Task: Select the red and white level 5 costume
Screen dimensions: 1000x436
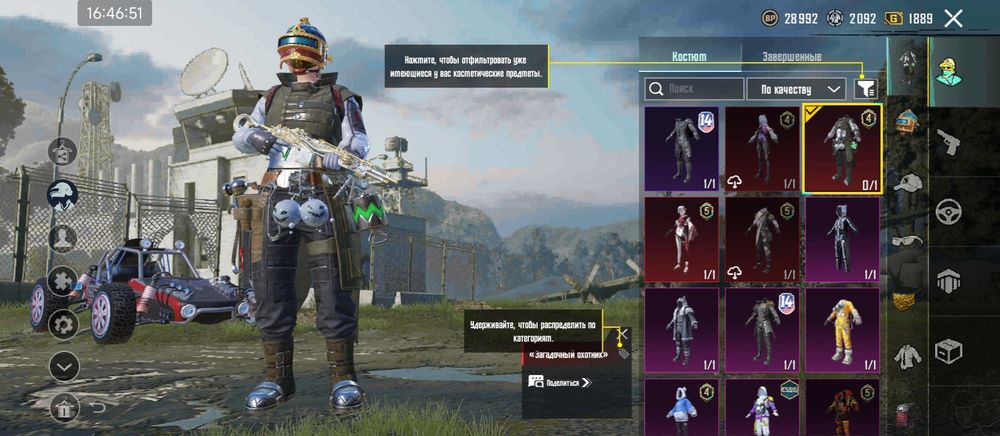Action: 681,238
